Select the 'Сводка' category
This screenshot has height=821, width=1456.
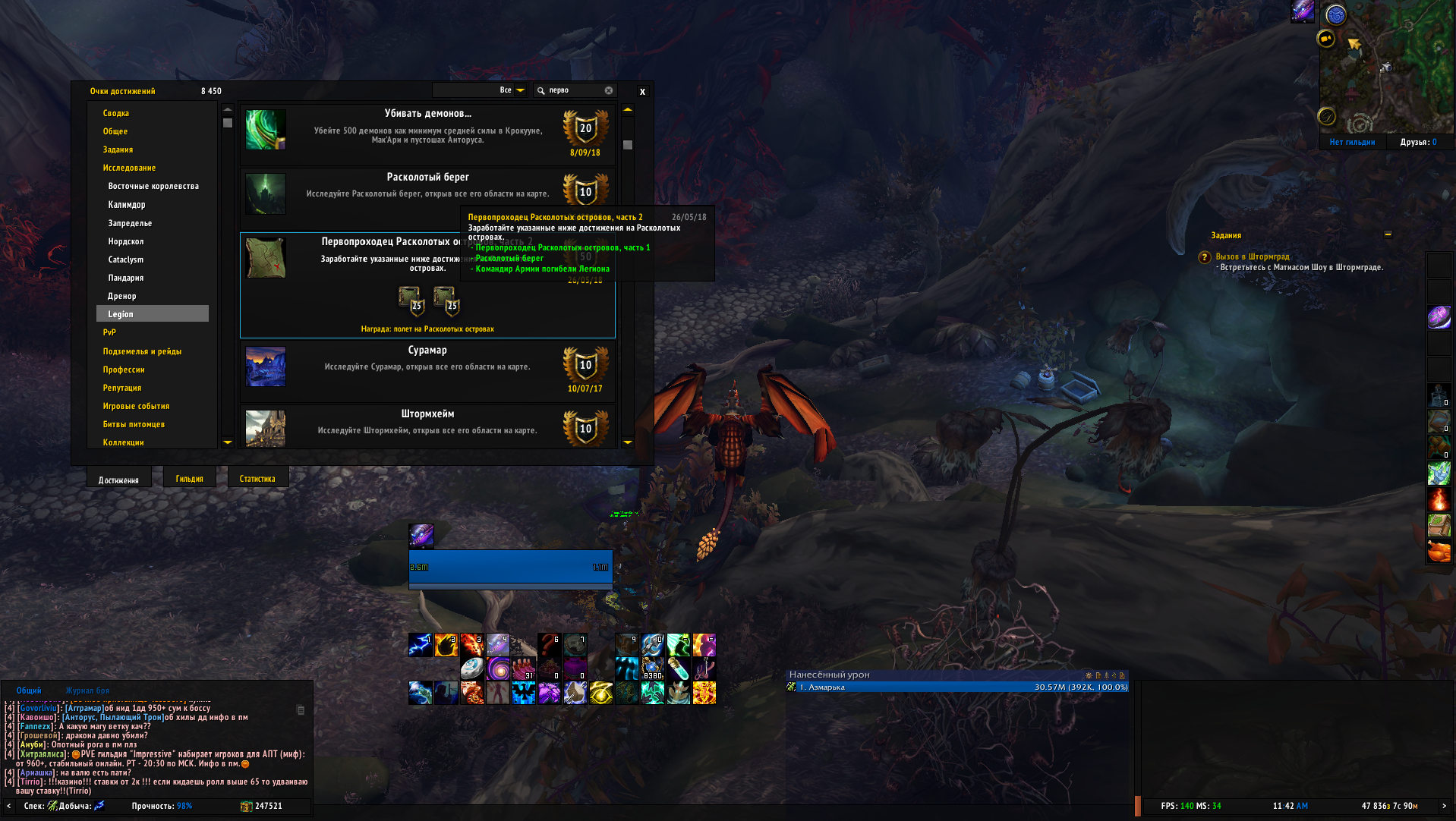pos(116,113)
